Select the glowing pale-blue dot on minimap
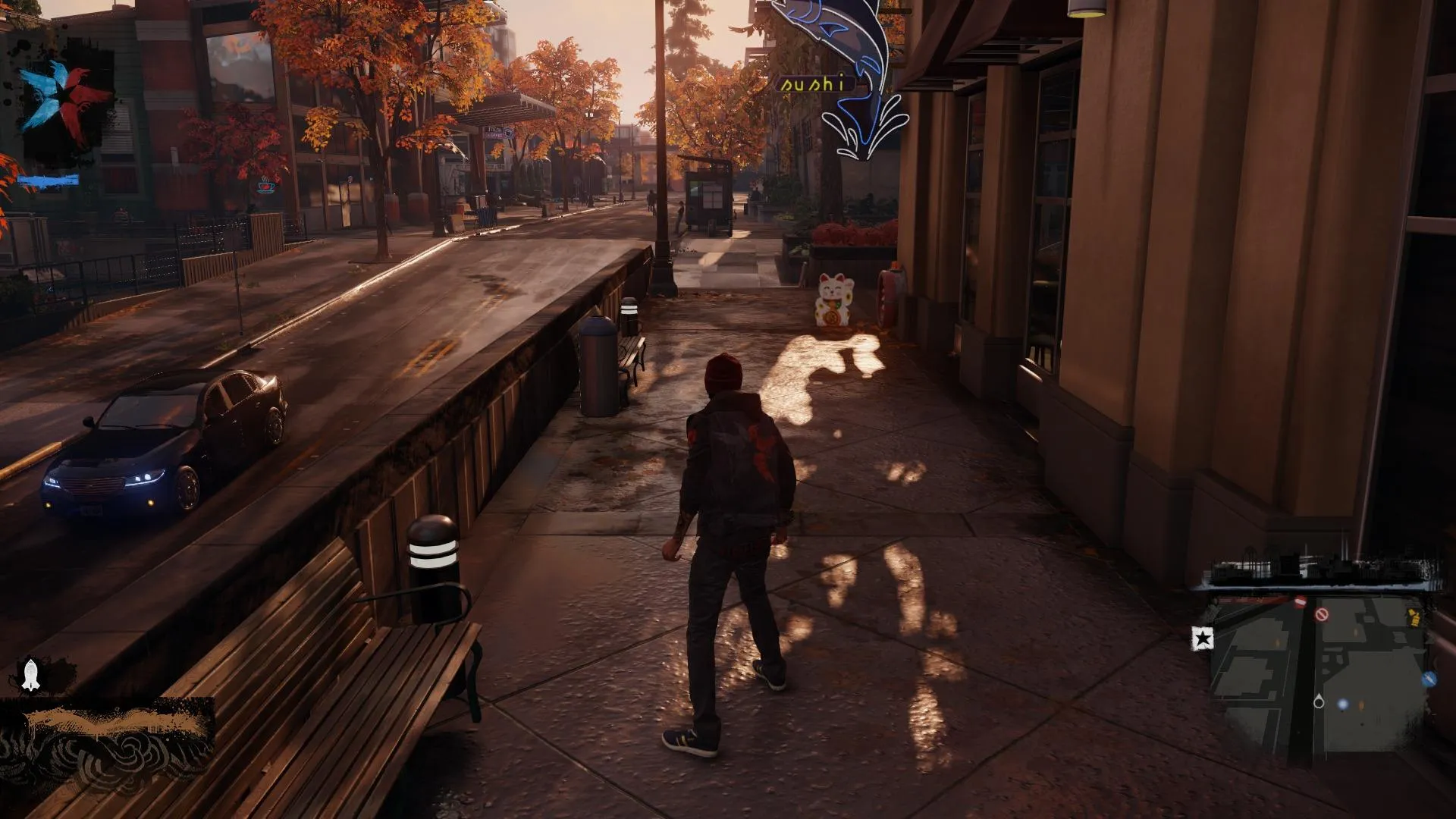Viewport: 1456px width, 819px height. [x=1343, y=705]
